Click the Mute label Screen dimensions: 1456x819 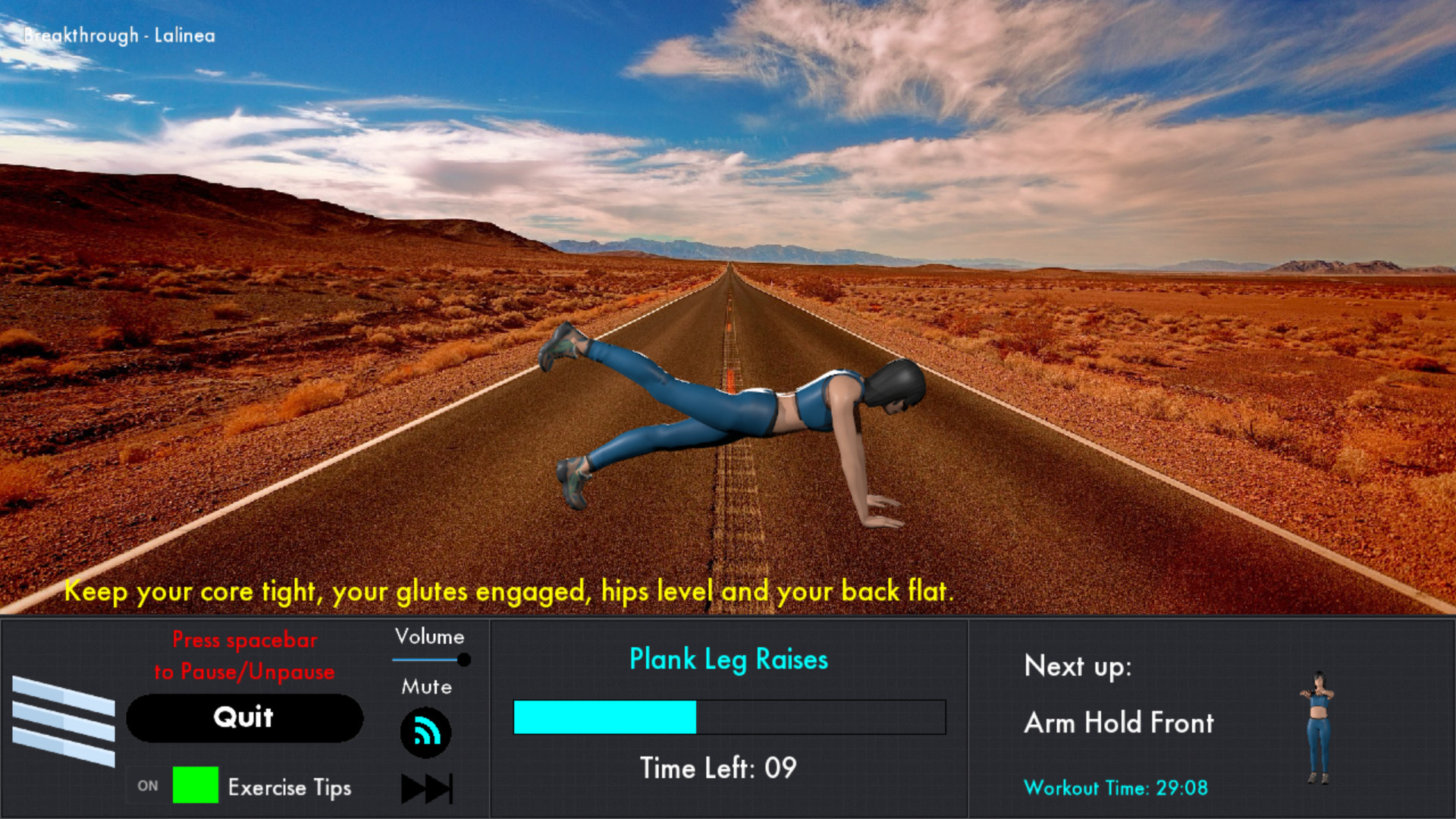click(x=427, y=687)
